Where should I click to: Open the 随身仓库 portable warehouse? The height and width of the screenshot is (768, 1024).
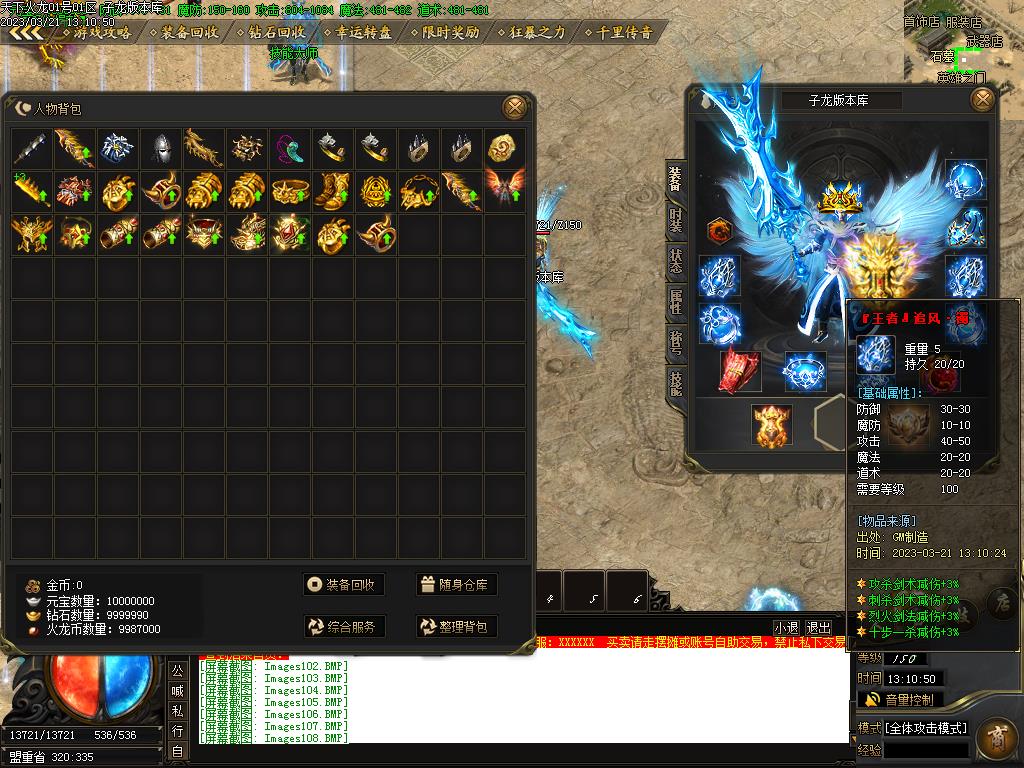tap(457, 585)
